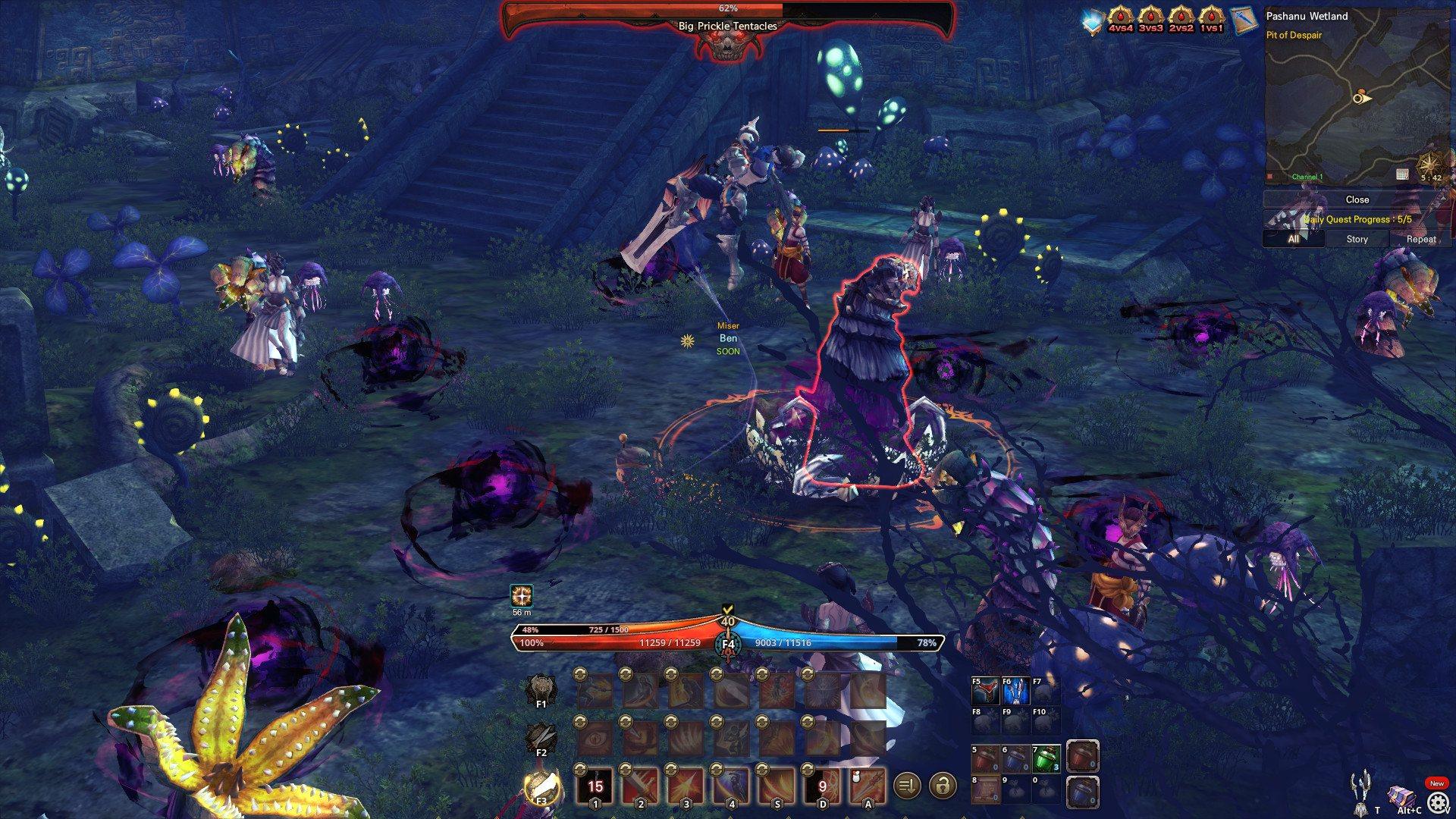Open the quickslot list menu beside hotbar
The image size is (1456, 819).
[907, 787]
